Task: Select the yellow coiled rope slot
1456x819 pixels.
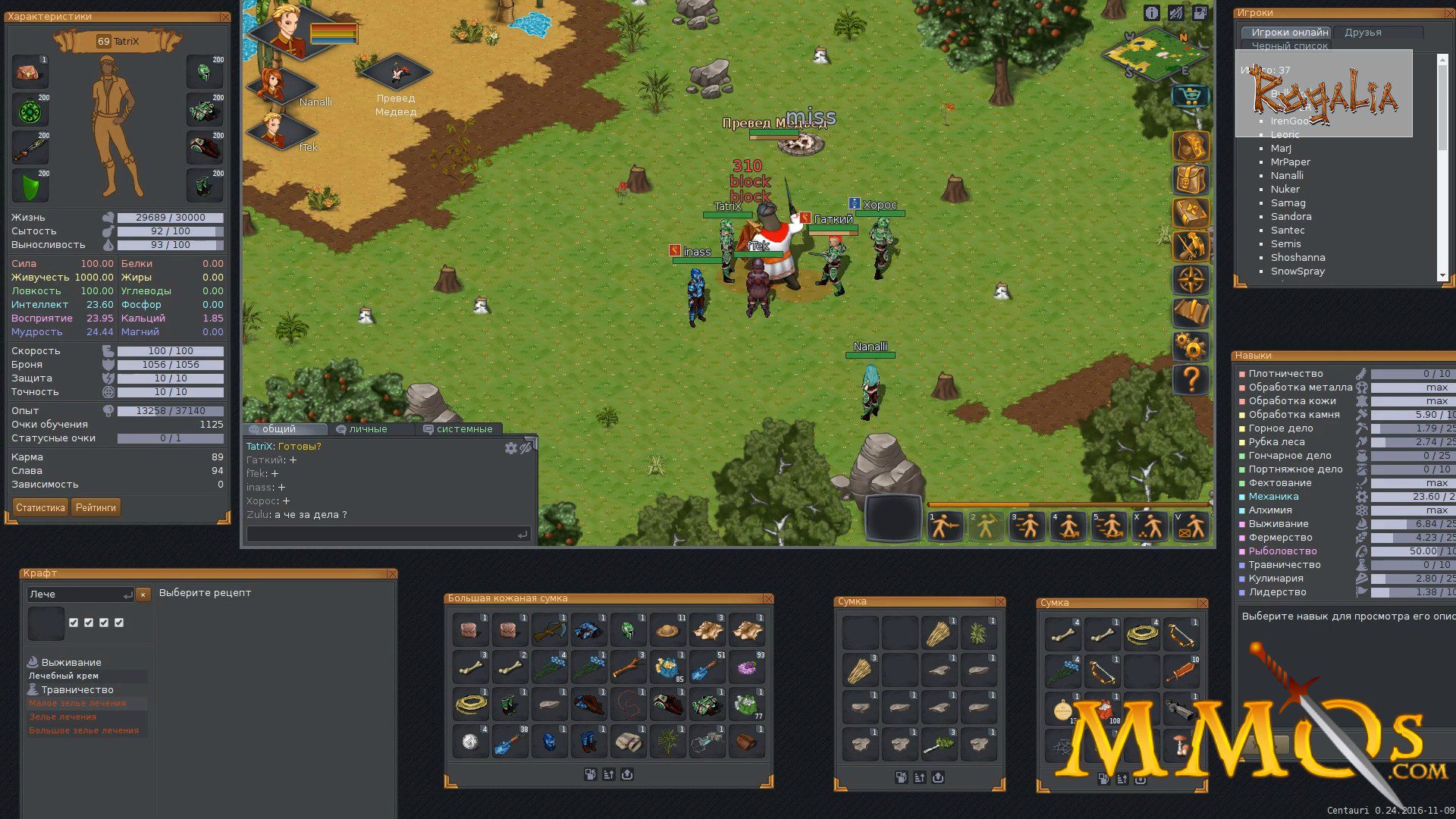Action: [471, 704]
